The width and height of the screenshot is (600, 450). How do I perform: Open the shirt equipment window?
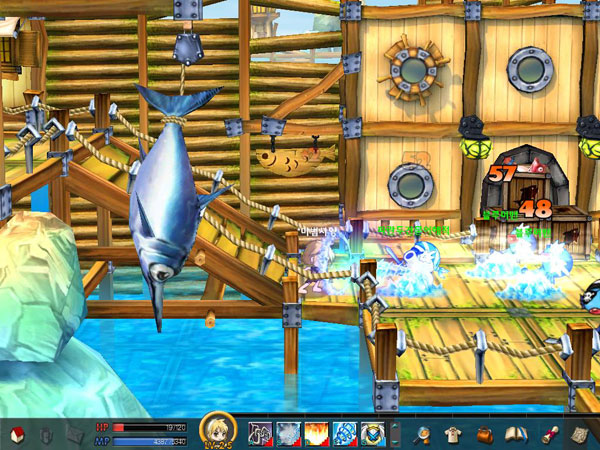point(454,434)
